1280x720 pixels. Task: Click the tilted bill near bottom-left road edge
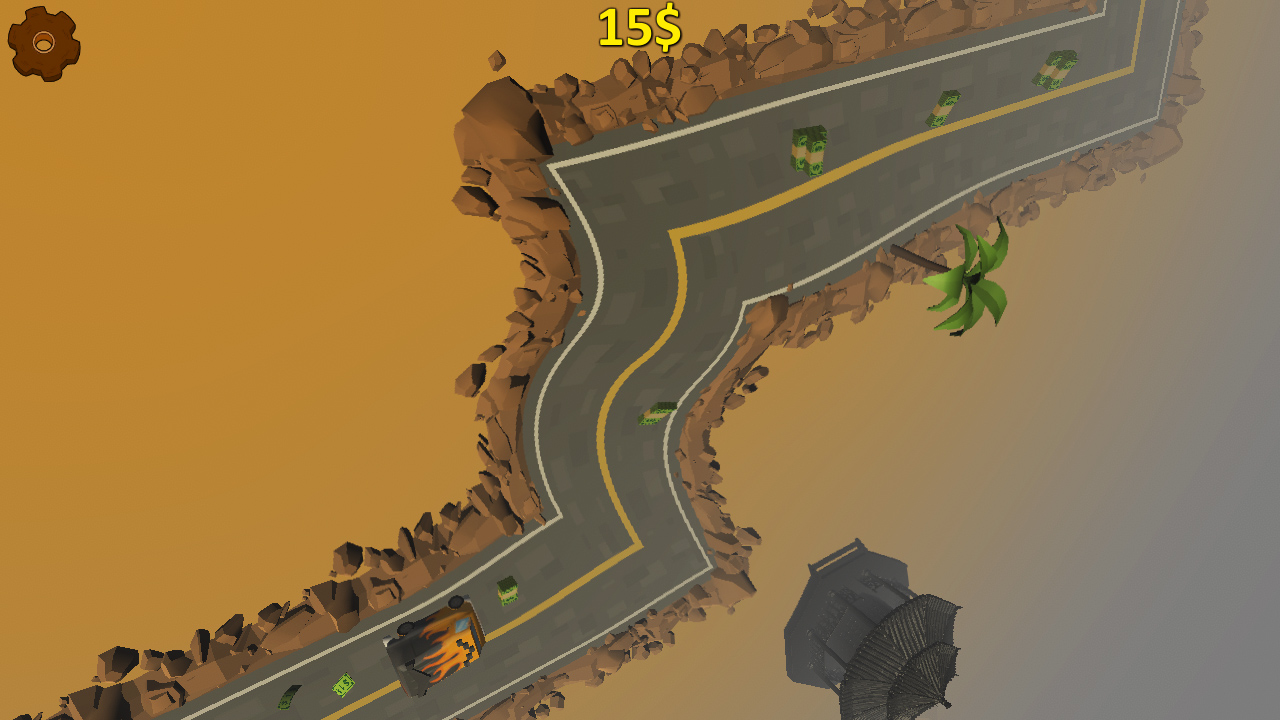289,700
